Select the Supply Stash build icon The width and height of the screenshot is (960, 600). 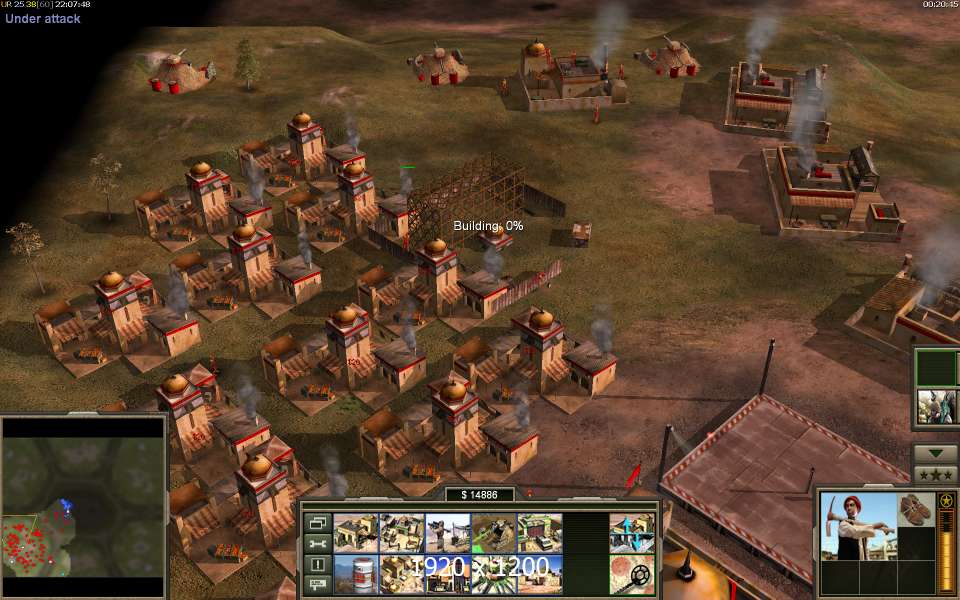[355, 533]
